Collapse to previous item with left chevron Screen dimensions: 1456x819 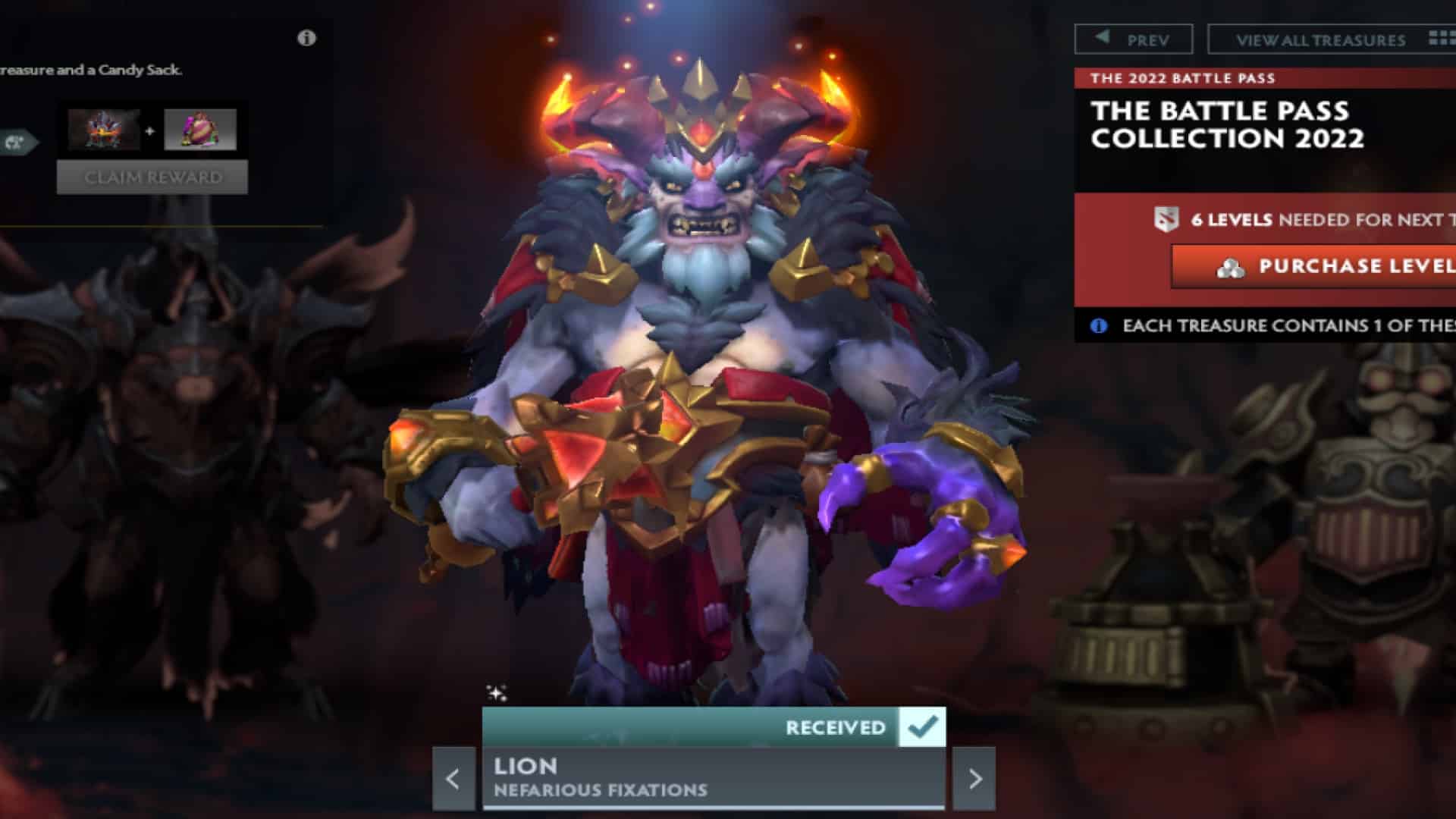(453, 777)
